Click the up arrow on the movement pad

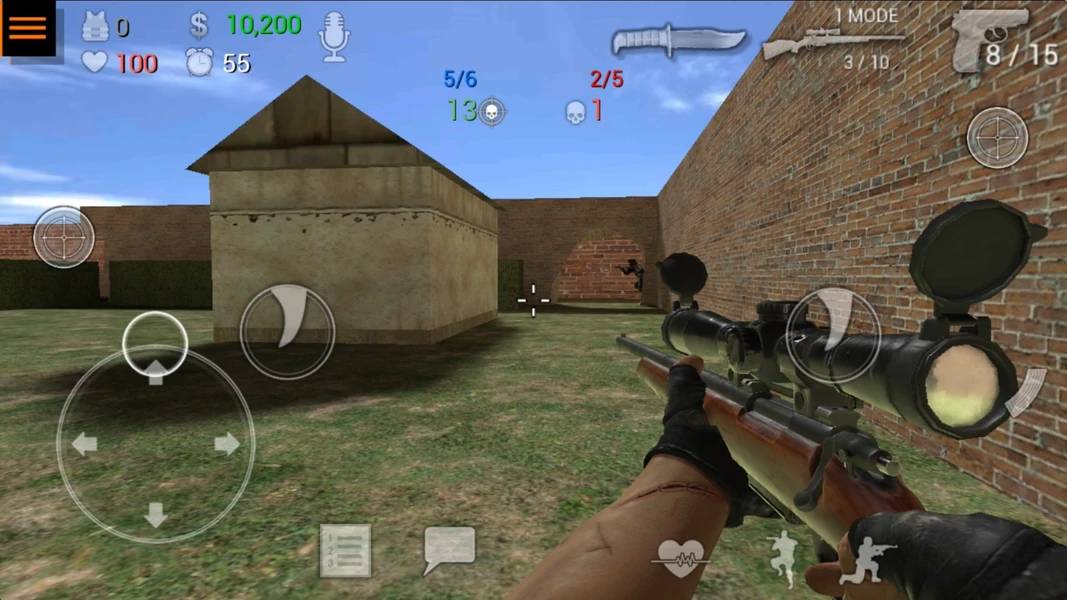click(155, 372)
